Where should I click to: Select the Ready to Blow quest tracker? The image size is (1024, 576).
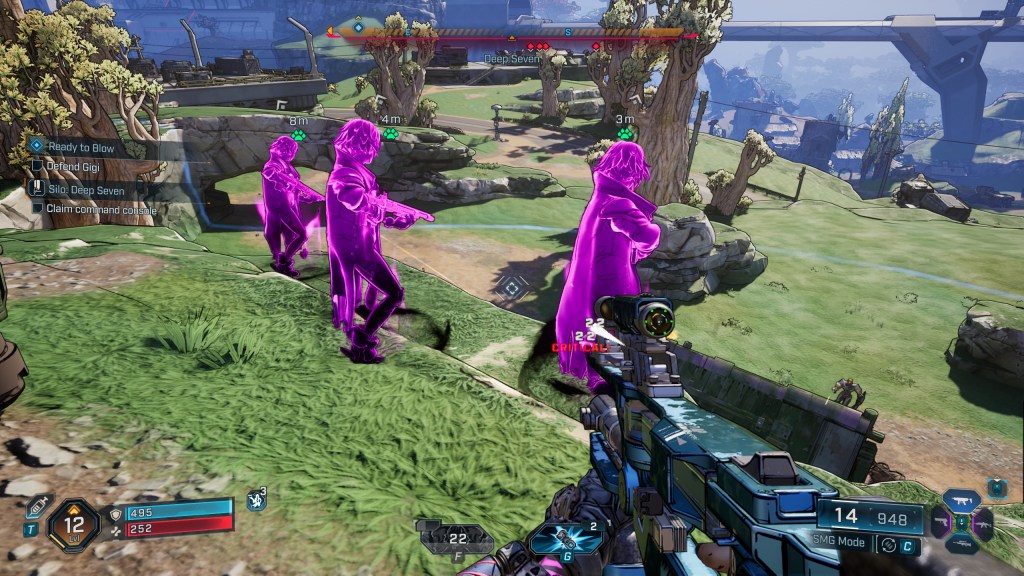pos(80,147)
